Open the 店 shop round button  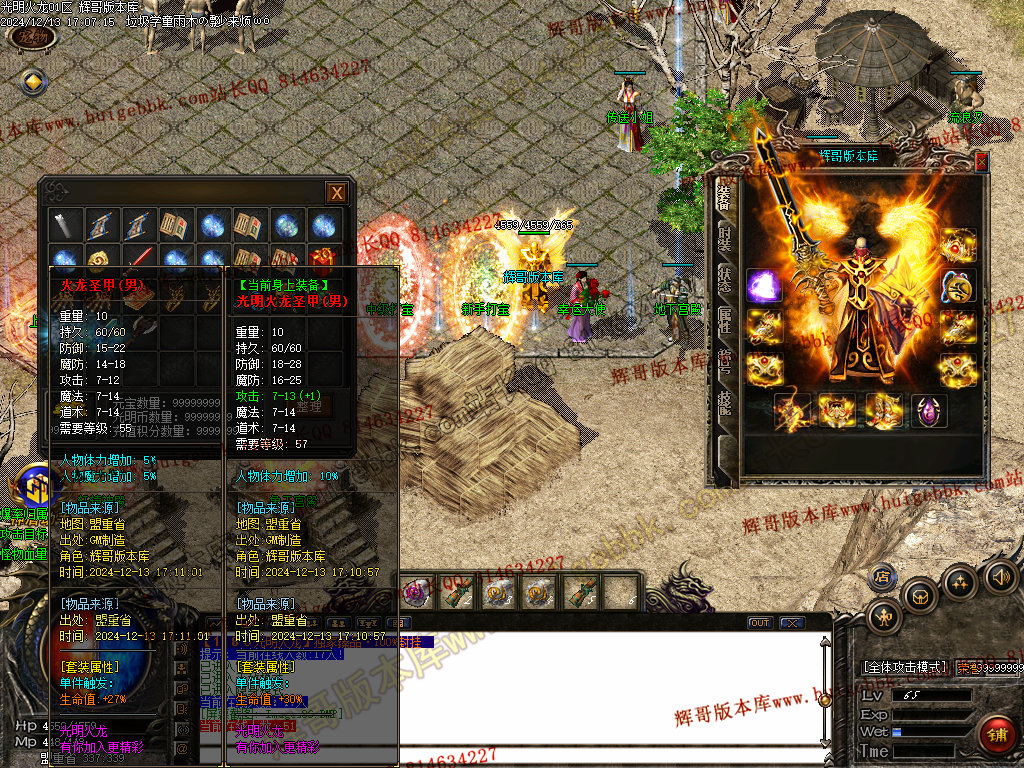[x=882, y=576]
